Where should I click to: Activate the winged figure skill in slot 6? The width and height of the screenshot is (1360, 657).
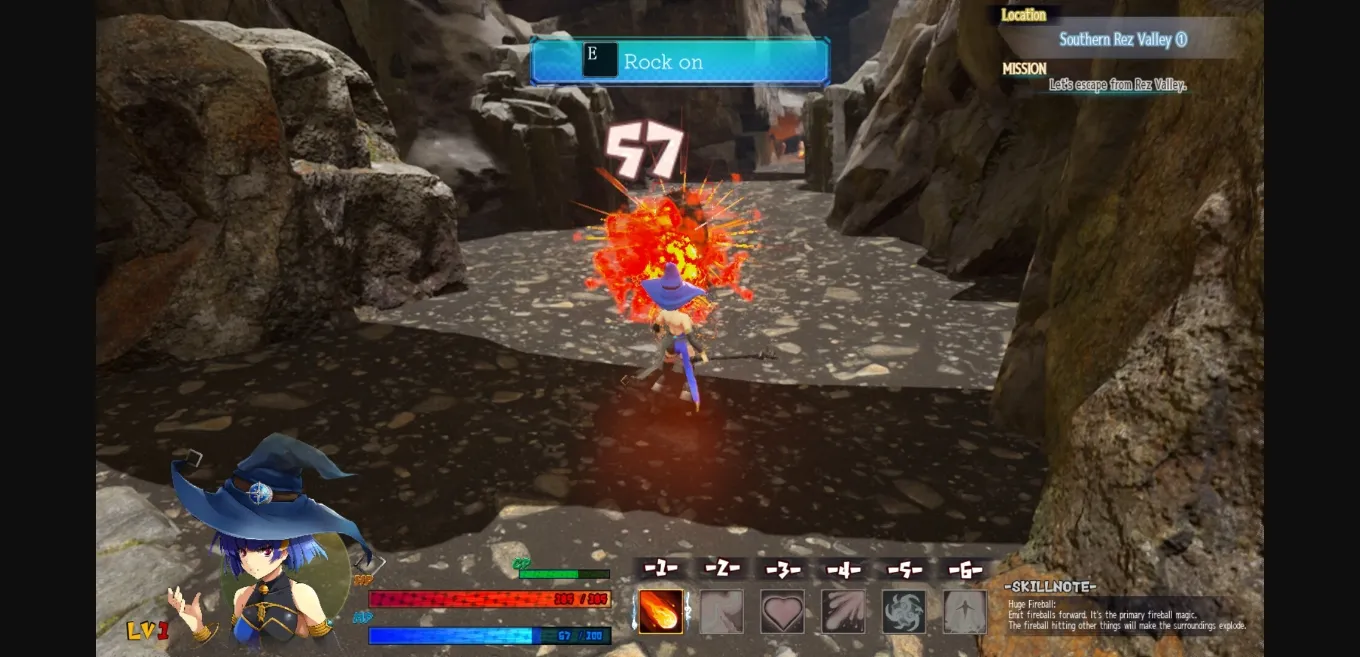(965, 611)
